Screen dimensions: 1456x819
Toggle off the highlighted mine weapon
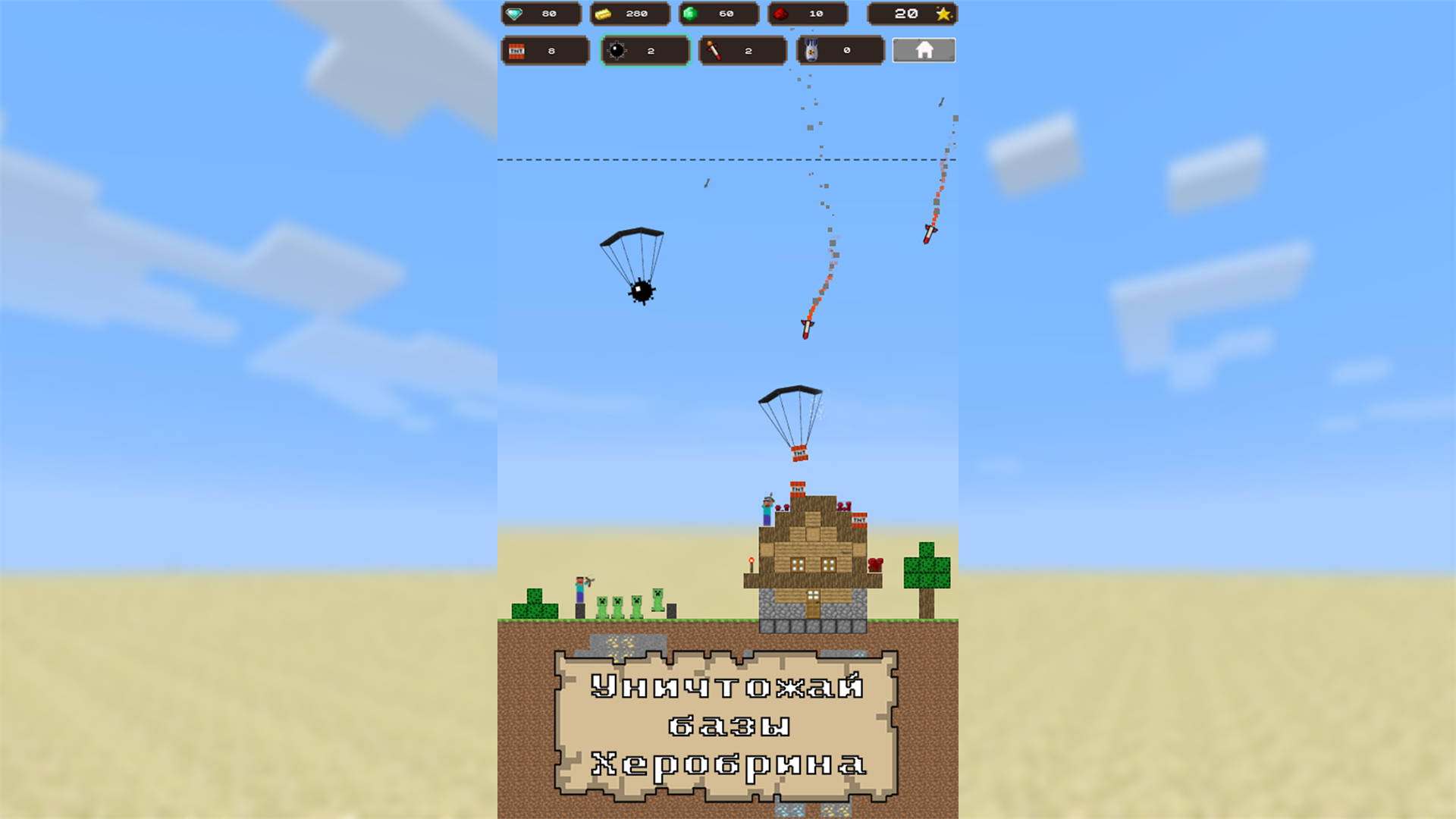pyautogui.click(x=646, y=50)
